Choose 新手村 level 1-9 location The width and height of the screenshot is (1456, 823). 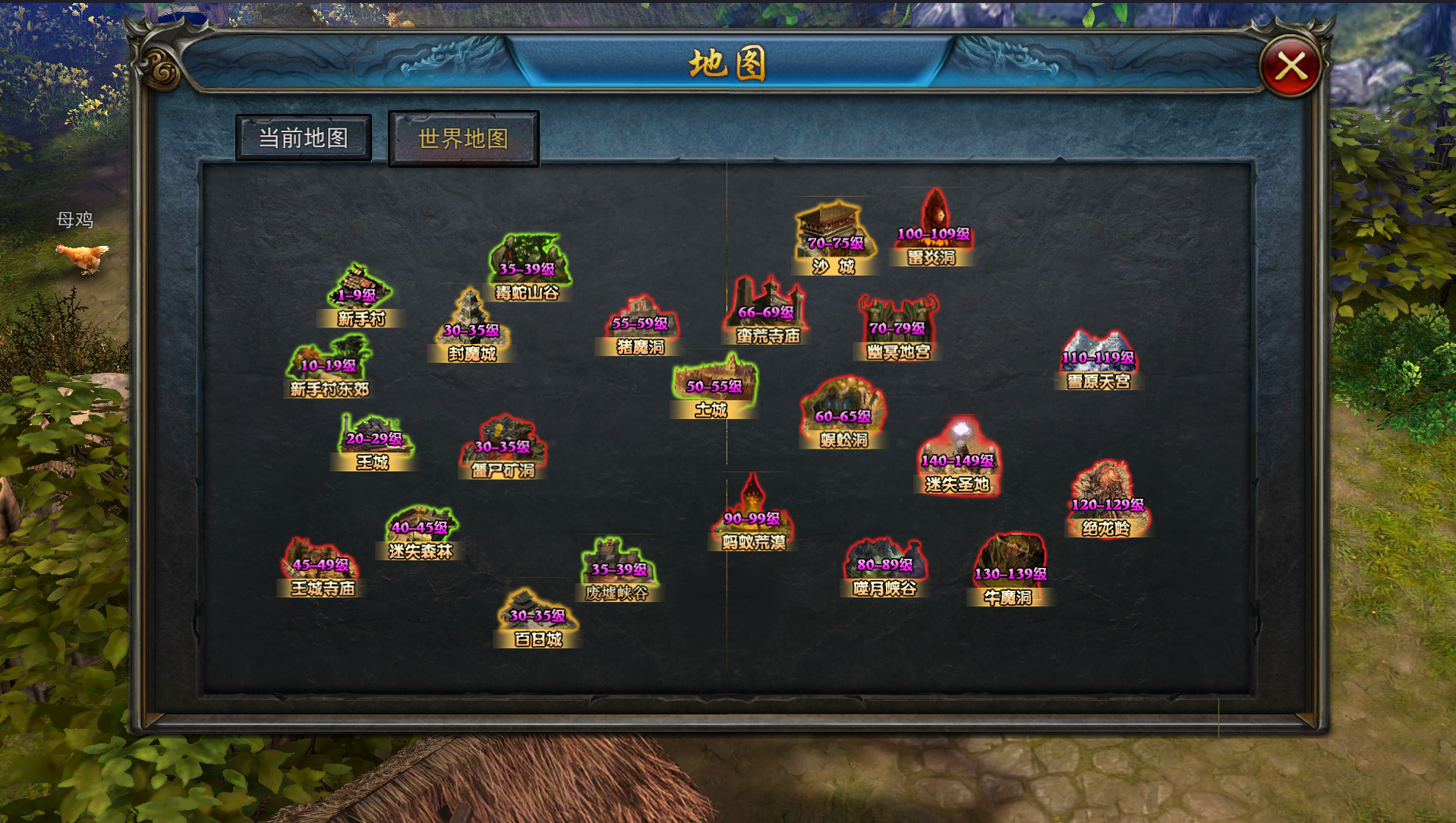359,297
